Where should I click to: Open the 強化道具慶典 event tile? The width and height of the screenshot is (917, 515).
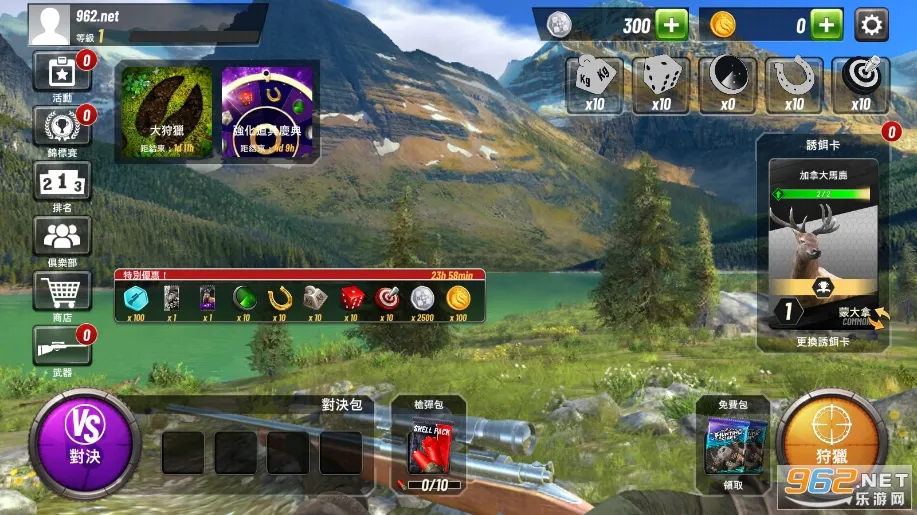point(267,112)
